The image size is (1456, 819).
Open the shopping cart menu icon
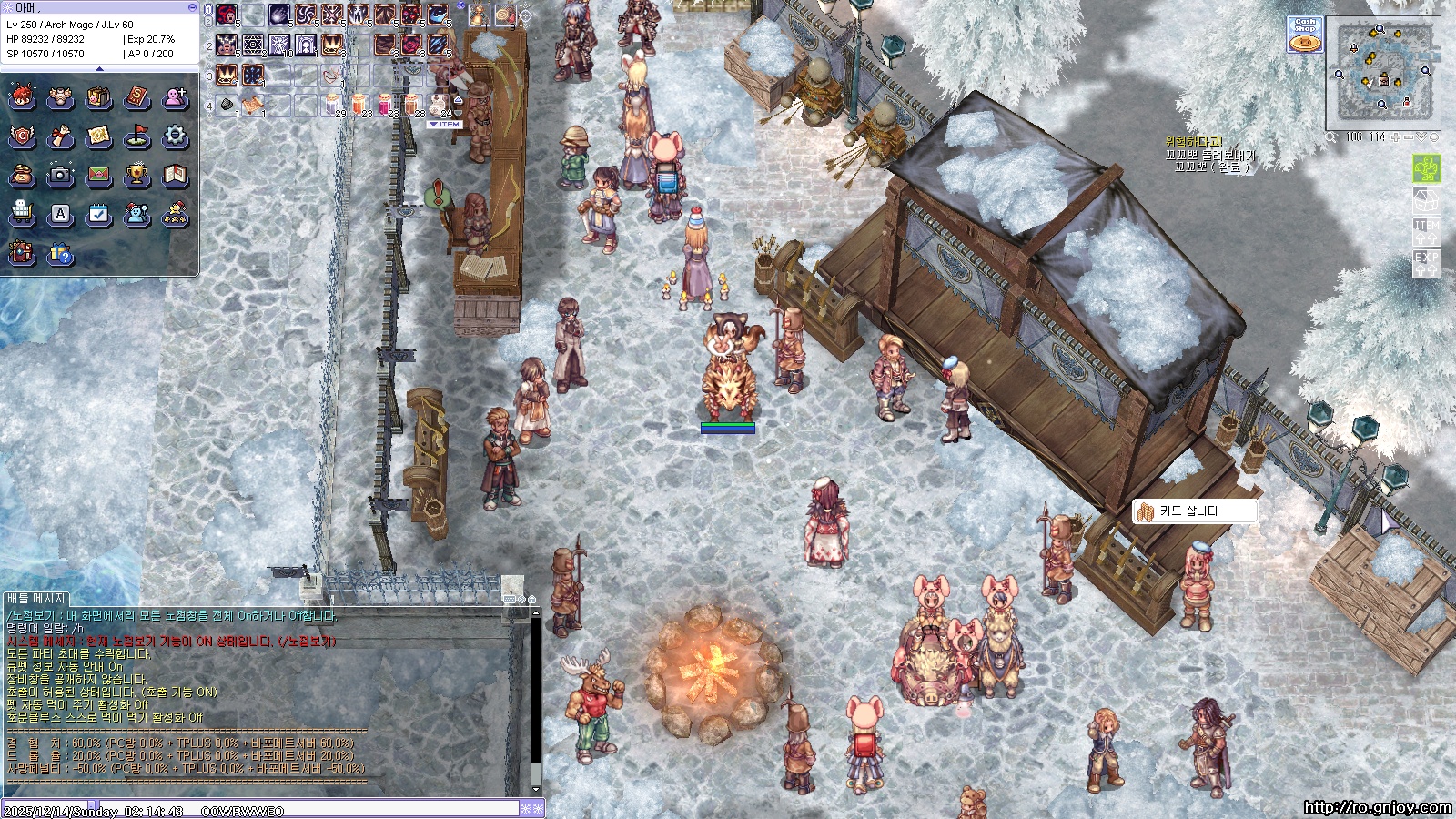[22, 215]
